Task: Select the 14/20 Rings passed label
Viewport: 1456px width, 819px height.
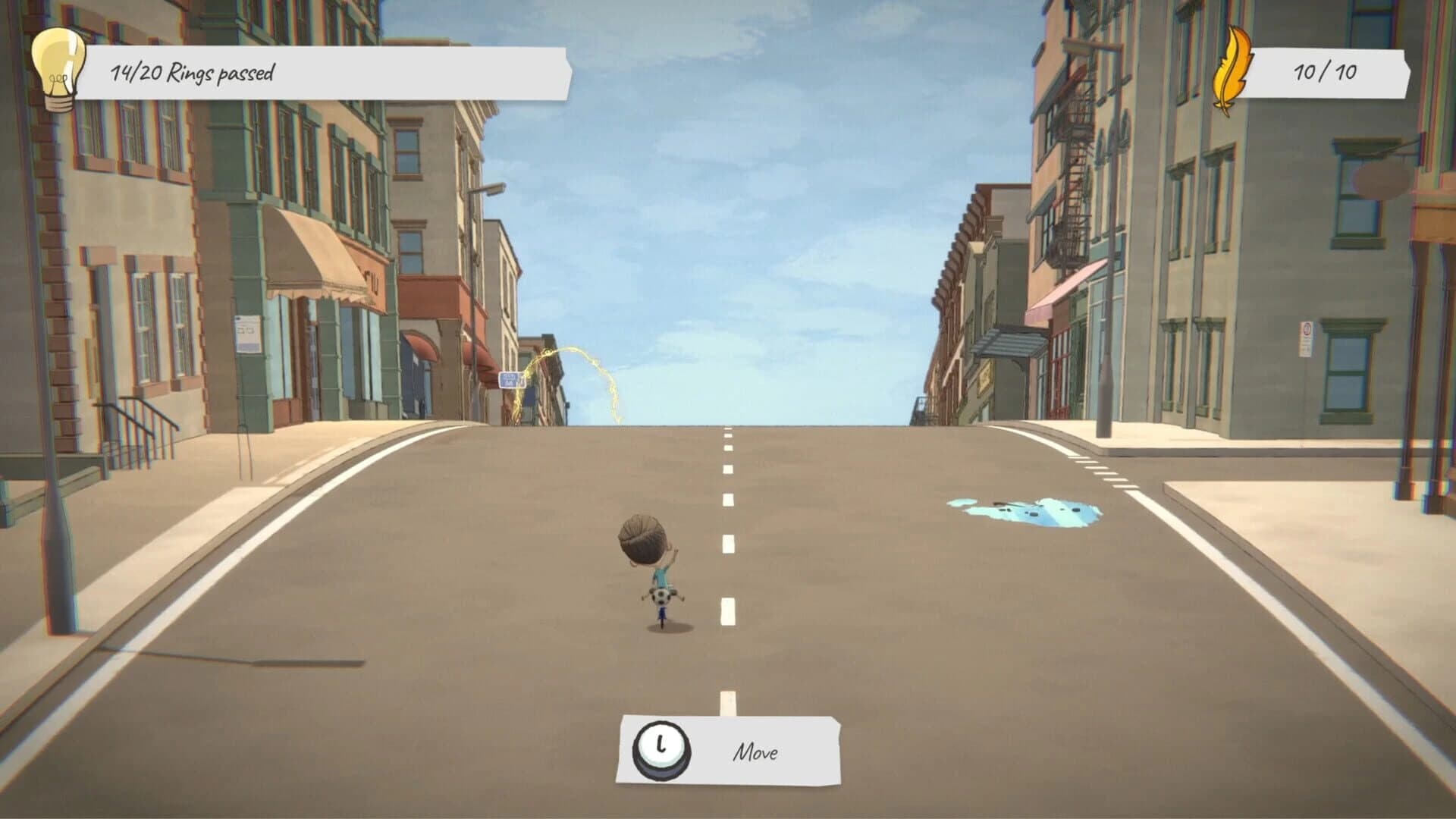Action: 193,72
